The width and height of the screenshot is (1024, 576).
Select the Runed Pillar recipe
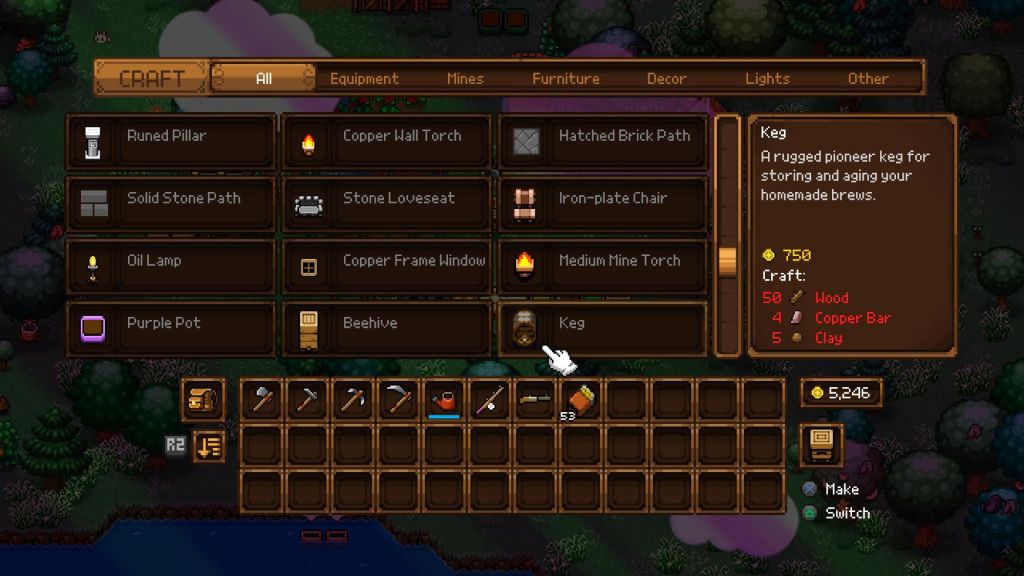click(x=171, y=142)
